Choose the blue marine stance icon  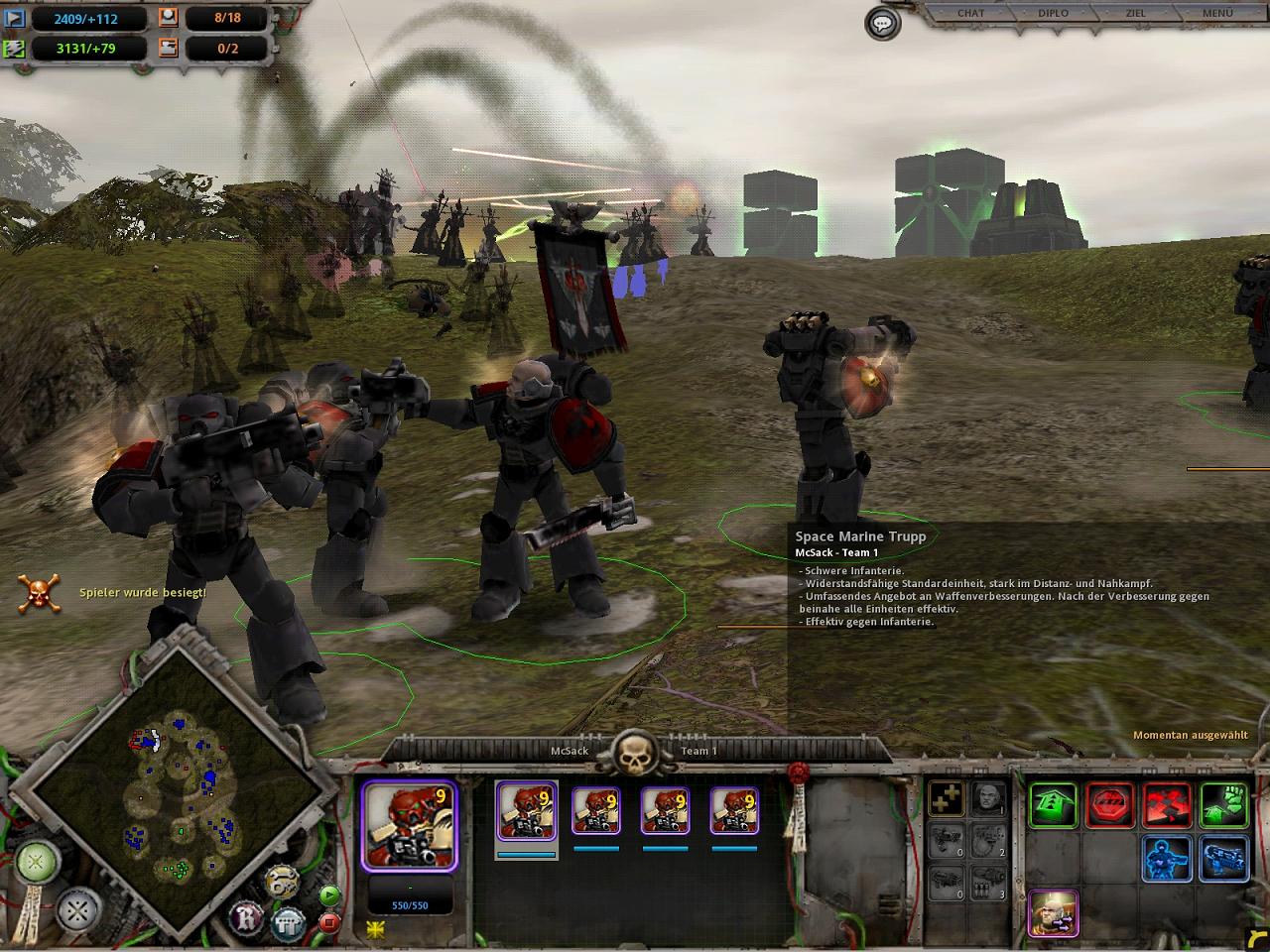1168,860
